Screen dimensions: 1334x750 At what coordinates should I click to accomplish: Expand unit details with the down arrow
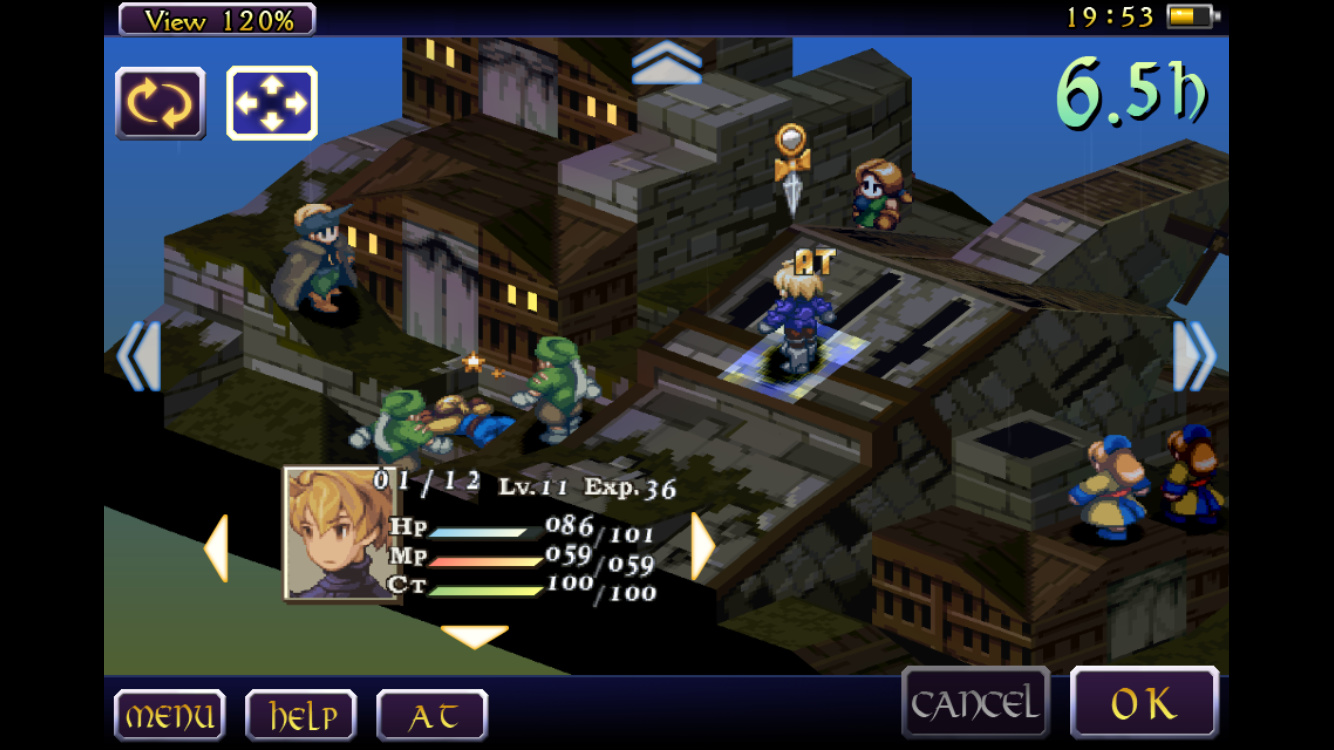[475, 636]
